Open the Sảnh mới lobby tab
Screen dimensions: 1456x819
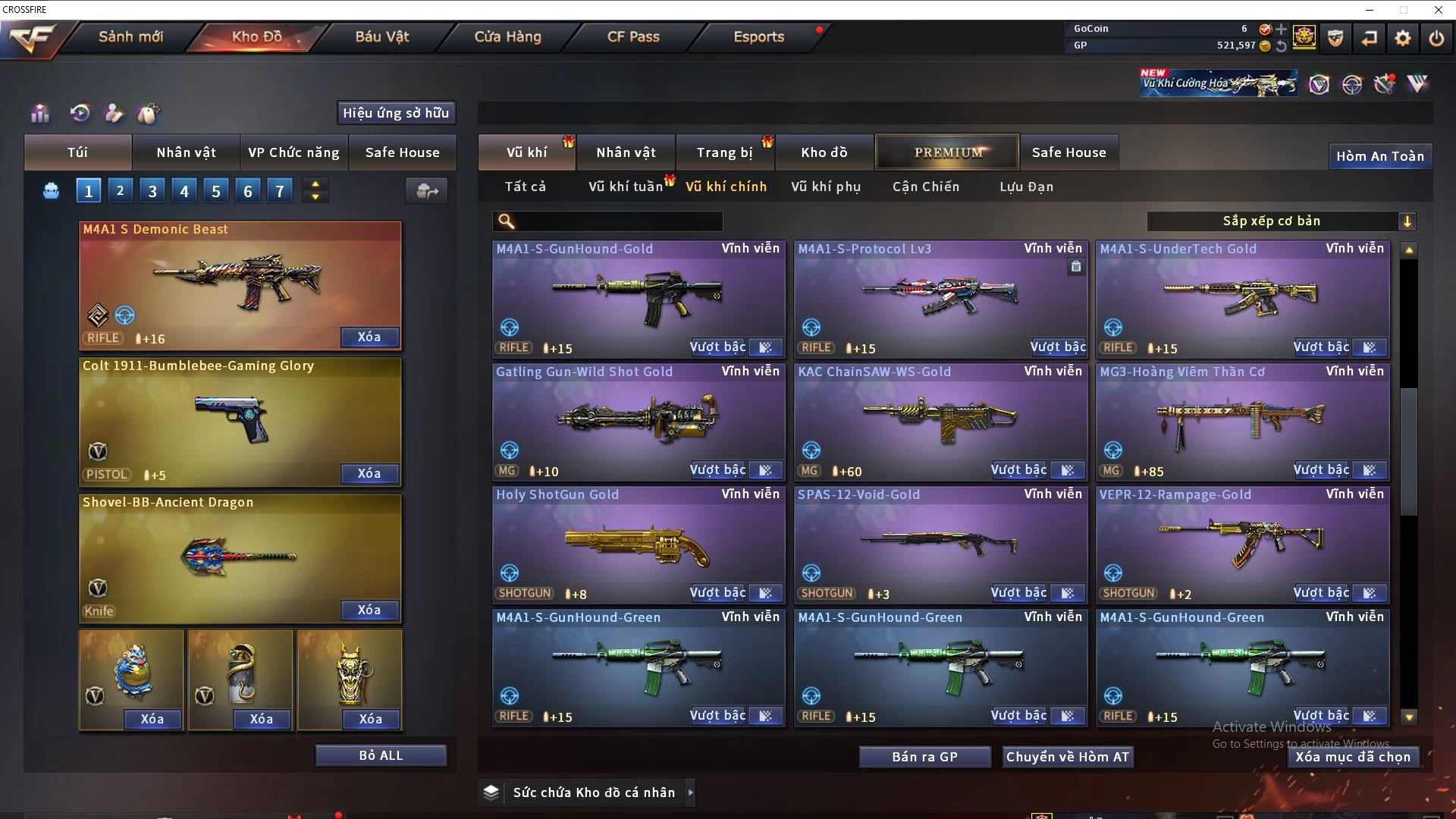tap(130, 36)
